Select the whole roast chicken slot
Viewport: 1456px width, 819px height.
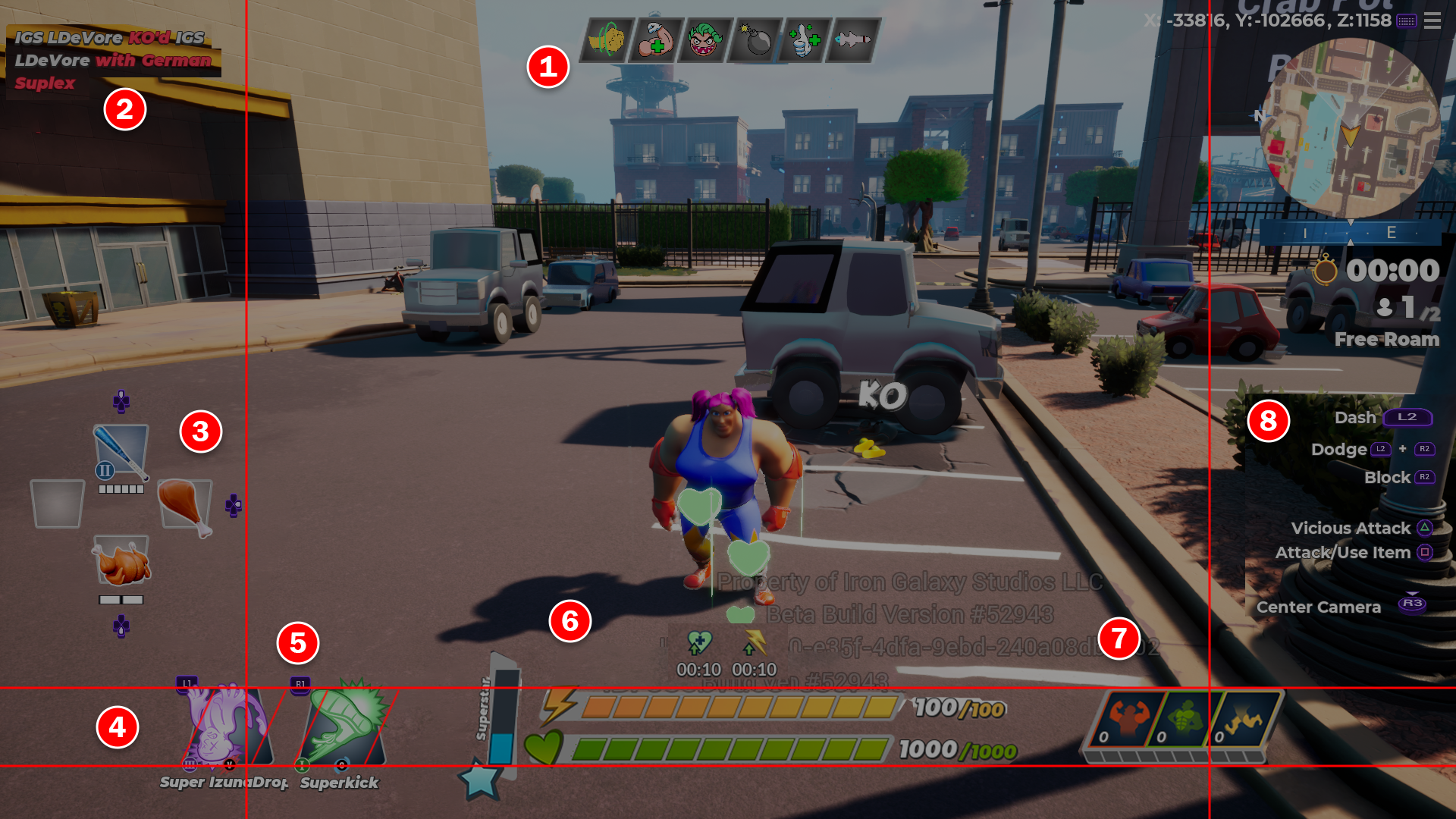(x=121, y=562)
